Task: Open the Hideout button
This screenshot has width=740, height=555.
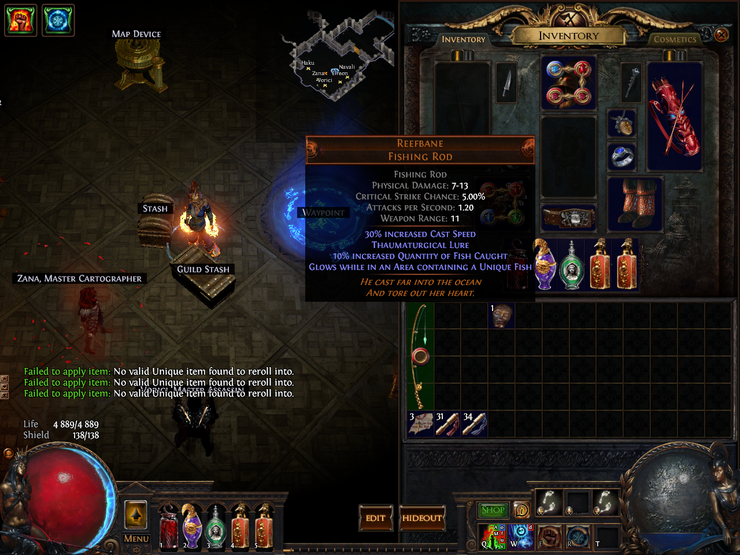Action: pyautogui.click(x=422, y=518)
